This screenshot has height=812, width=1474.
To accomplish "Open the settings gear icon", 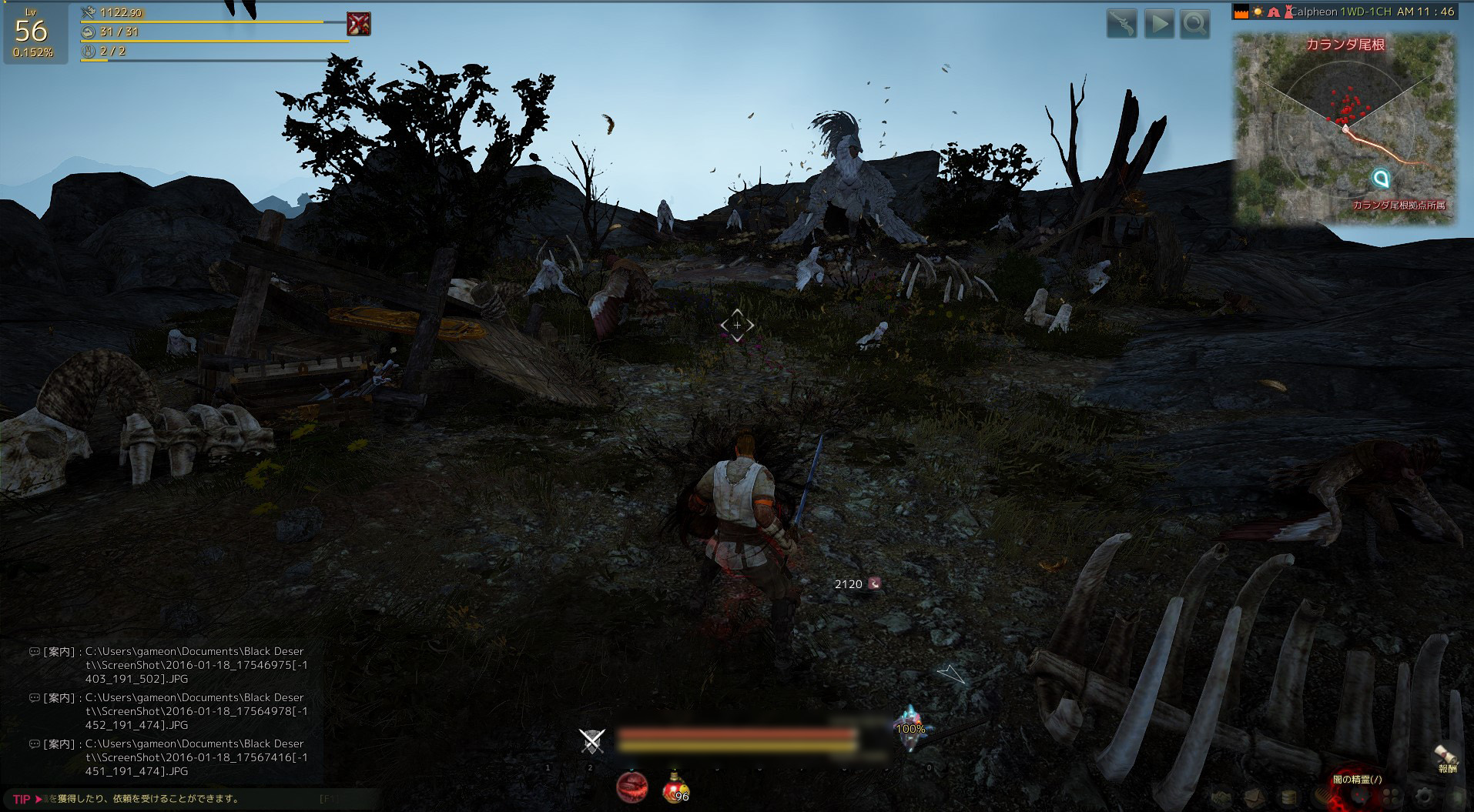I will tap(1424, 797).
